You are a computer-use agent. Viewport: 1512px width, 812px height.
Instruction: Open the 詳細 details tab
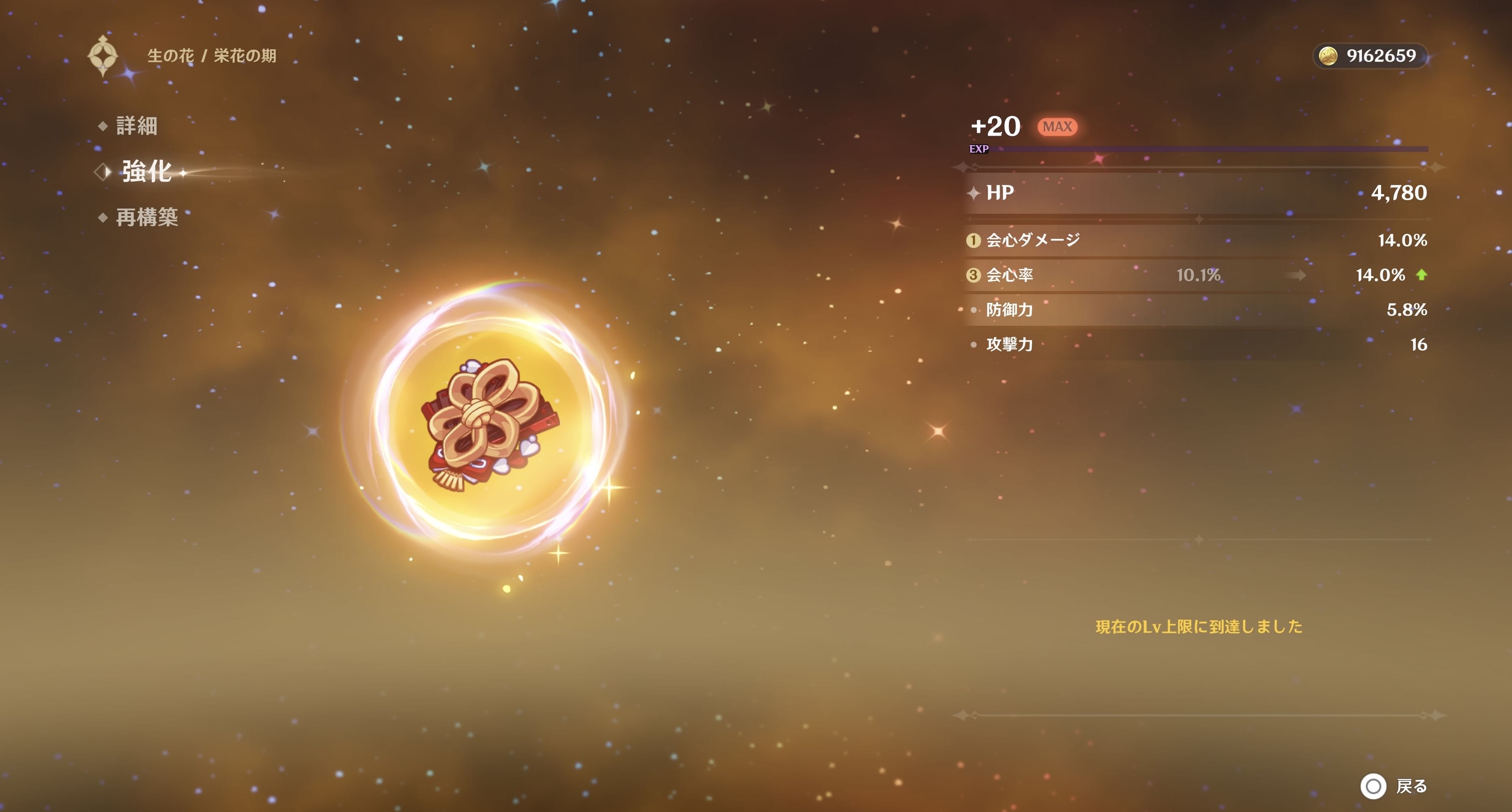point(136,126)
